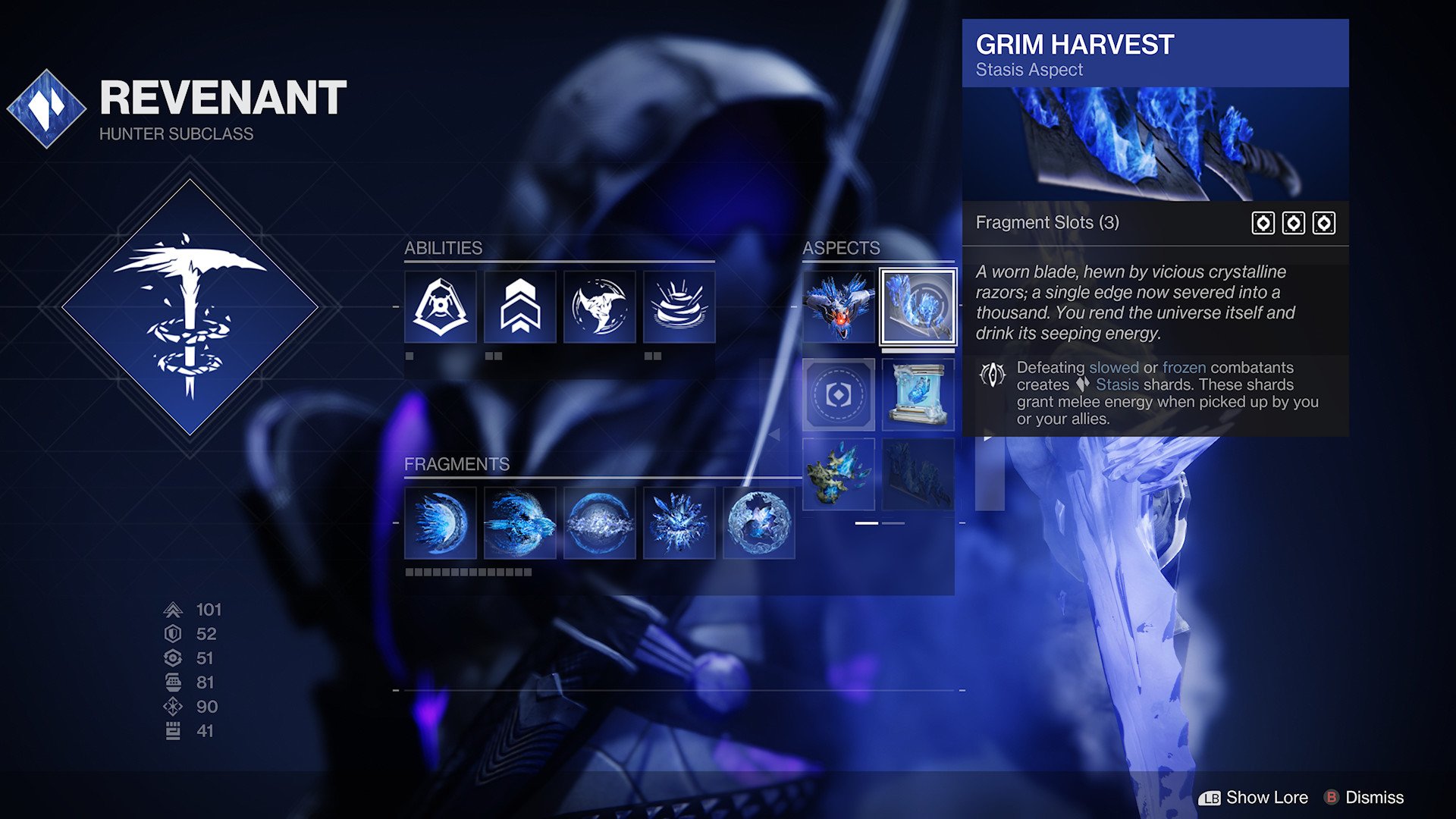1456x819 pixels.
Task: Expand the left arrow beside Aspects grid
Action: coord(777,433)
